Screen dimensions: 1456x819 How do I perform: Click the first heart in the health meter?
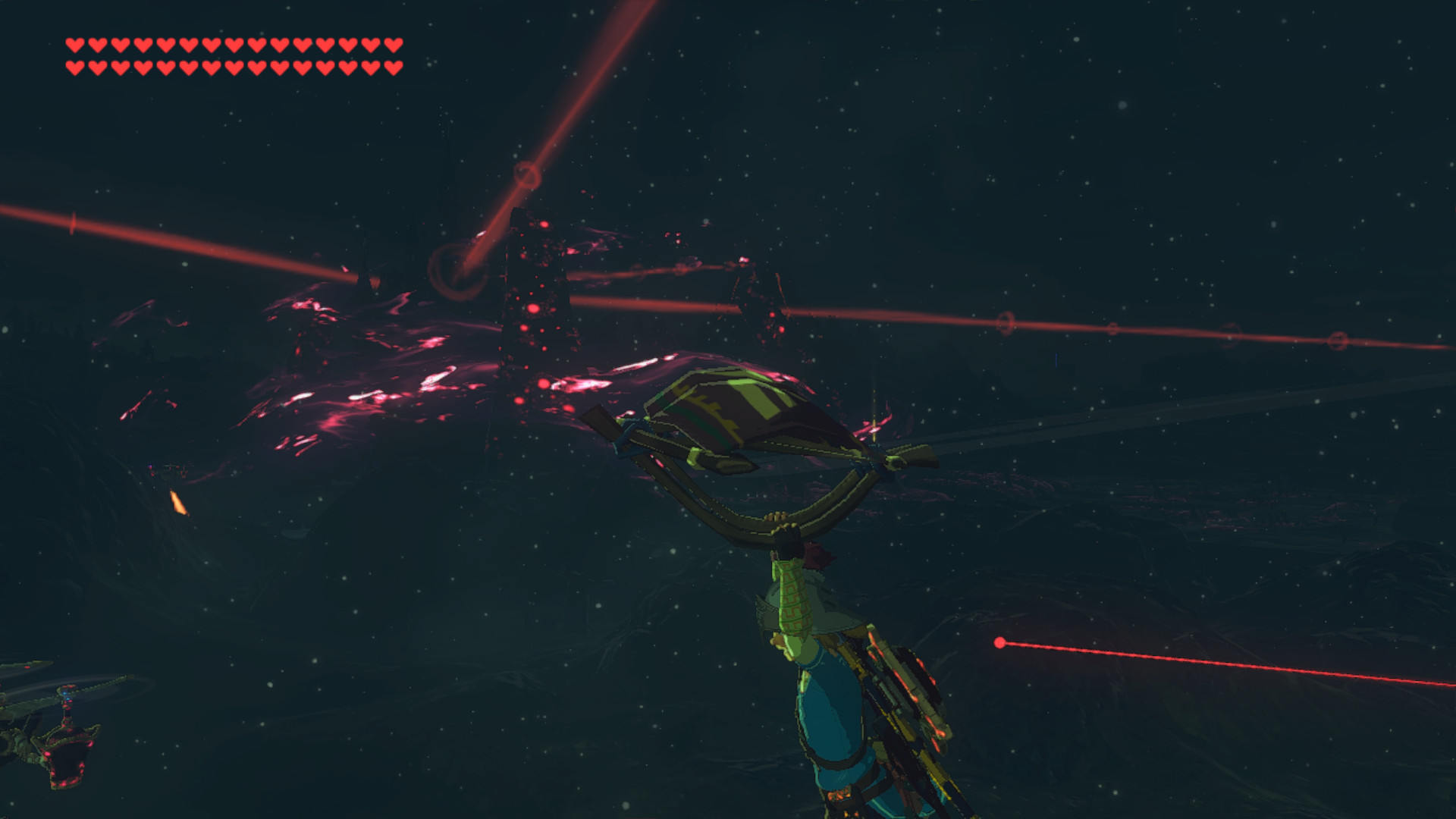coord(75,45)
